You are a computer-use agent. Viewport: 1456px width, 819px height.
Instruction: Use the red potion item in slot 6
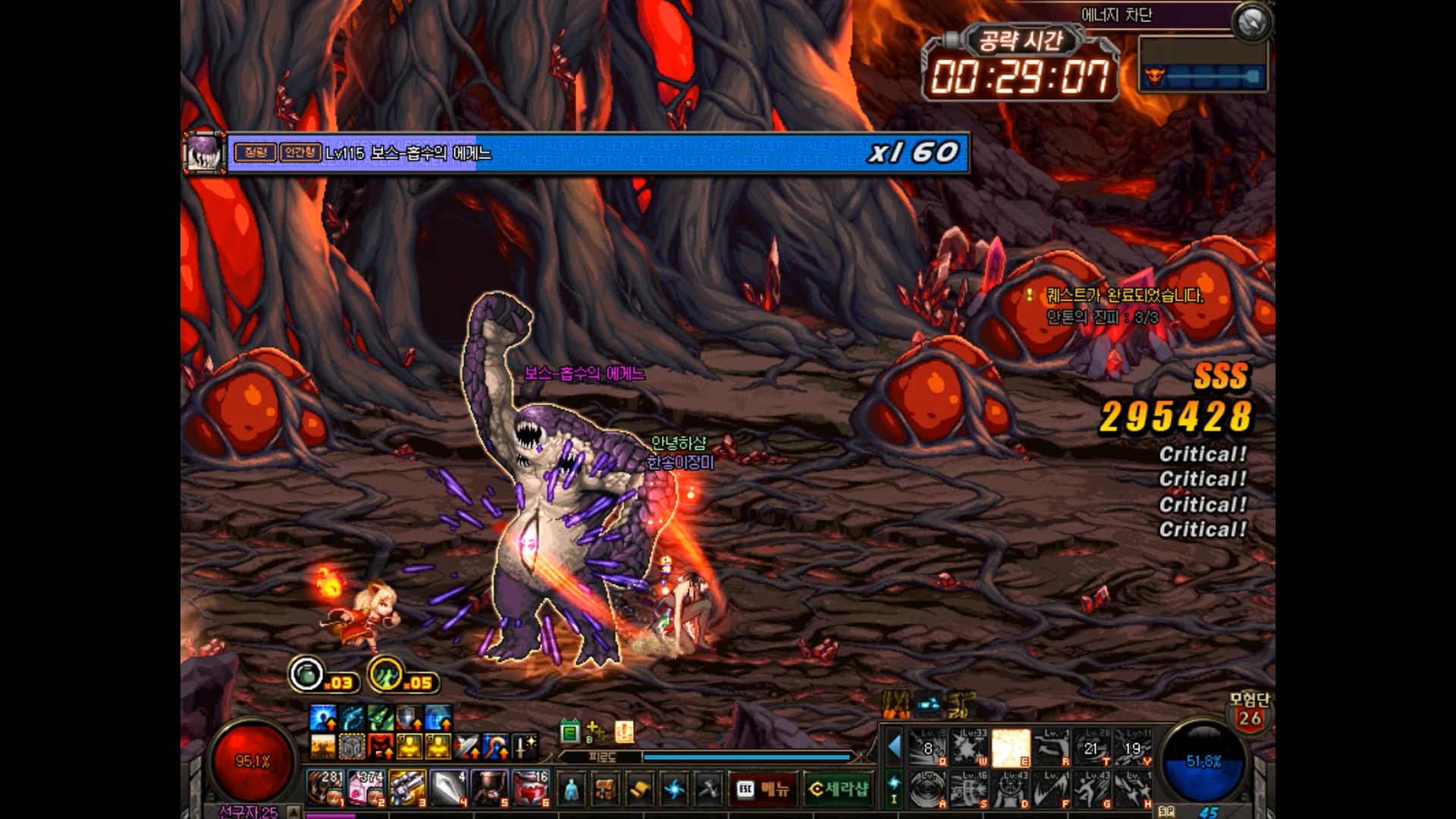tap(530, 787)
